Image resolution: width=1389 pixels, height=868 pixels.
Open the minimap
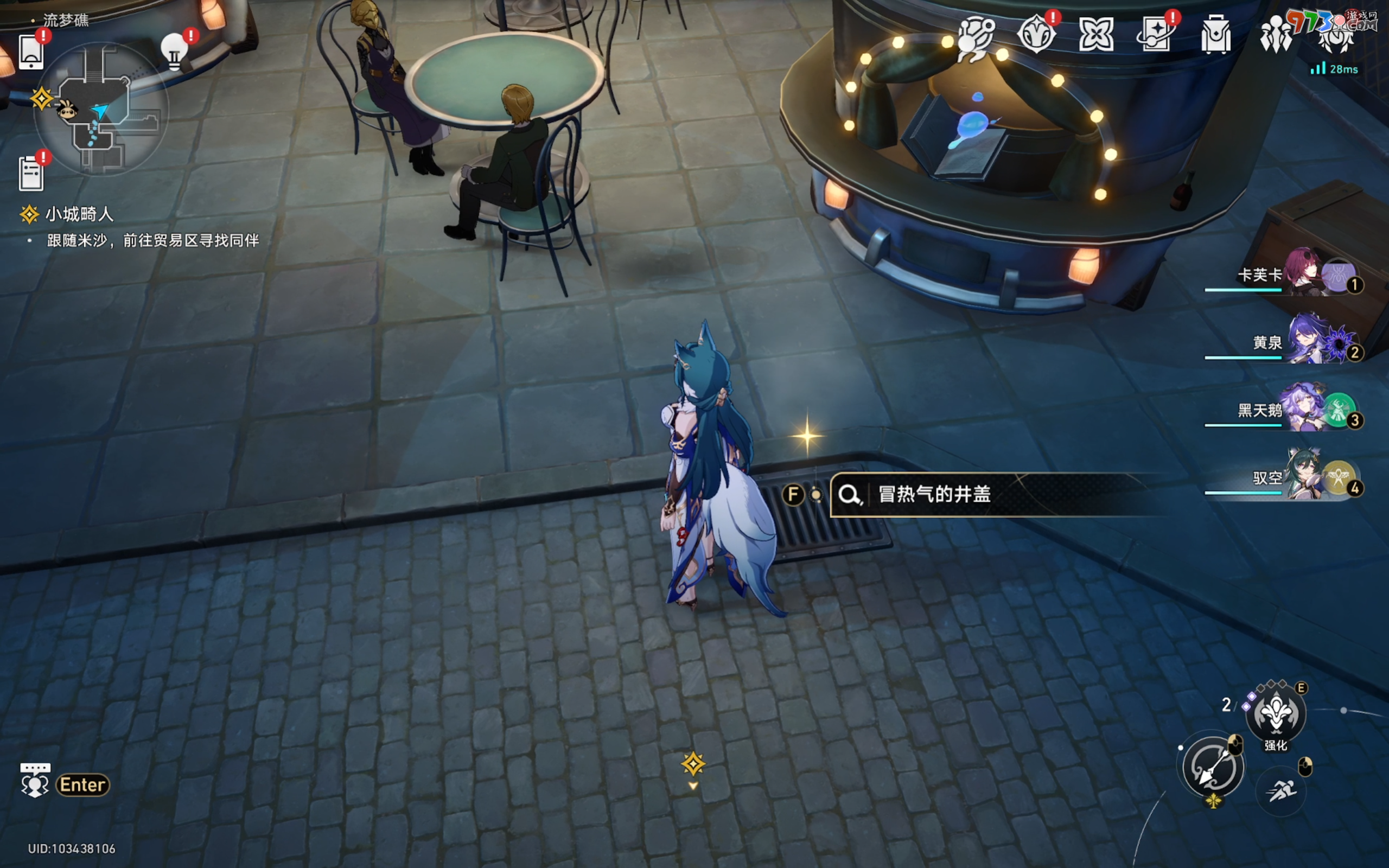[x=101, y=110]
